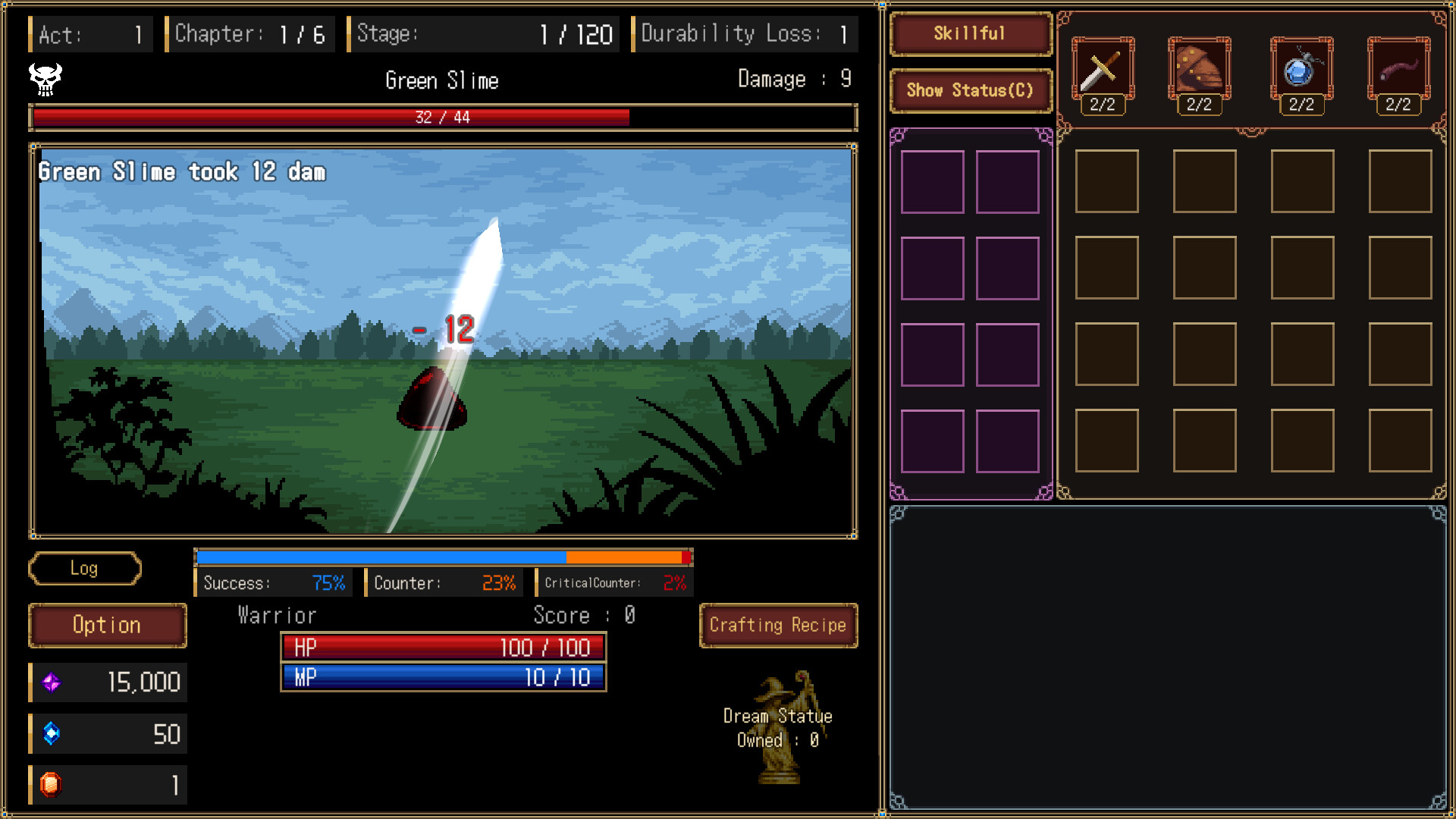Click the orange gem currency icon
The height and width of the screenshot is (819, 1456).
click(52, 784)
